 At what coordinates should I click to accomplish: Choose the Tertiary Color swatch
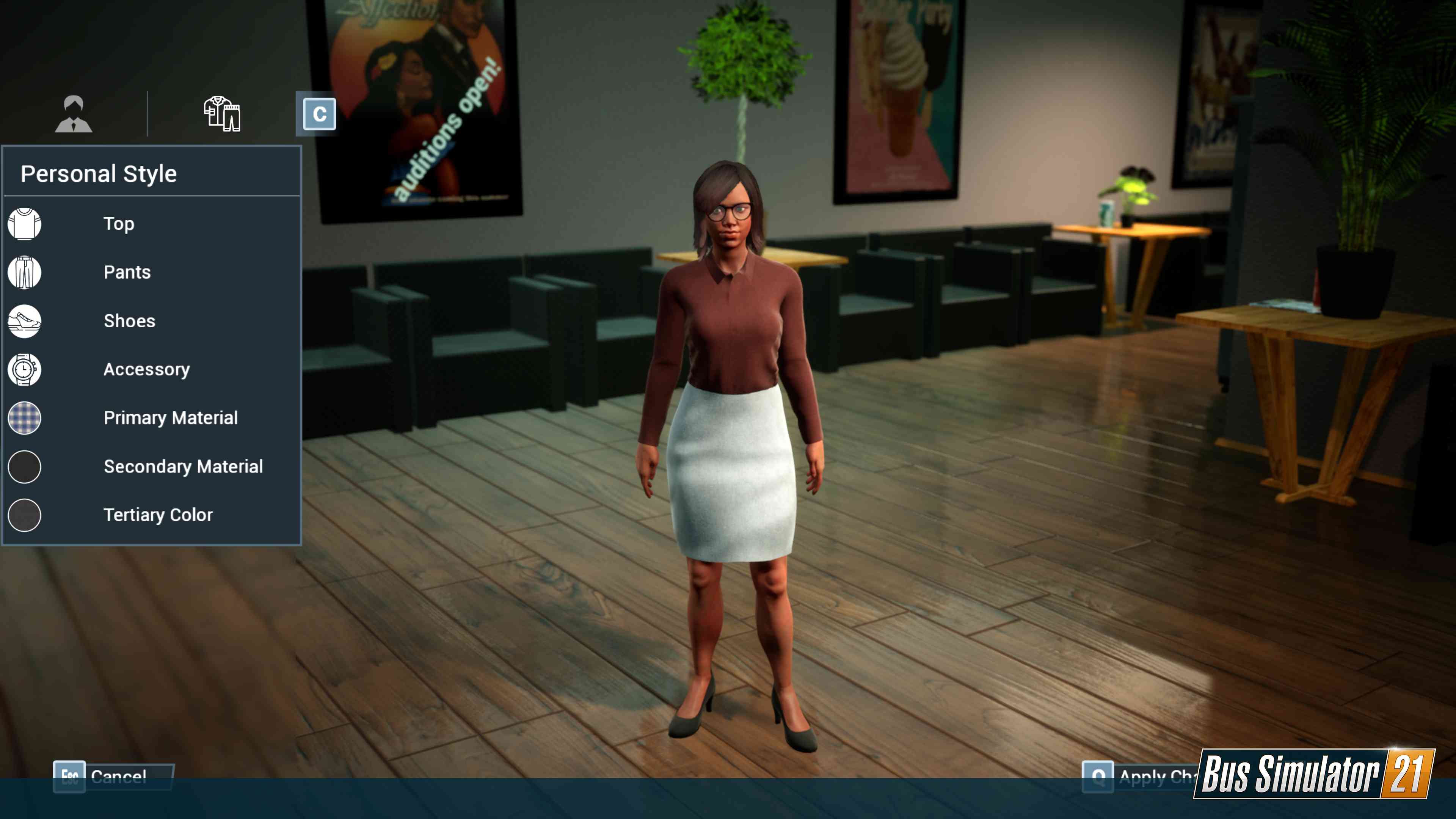[x=24, y=516]
